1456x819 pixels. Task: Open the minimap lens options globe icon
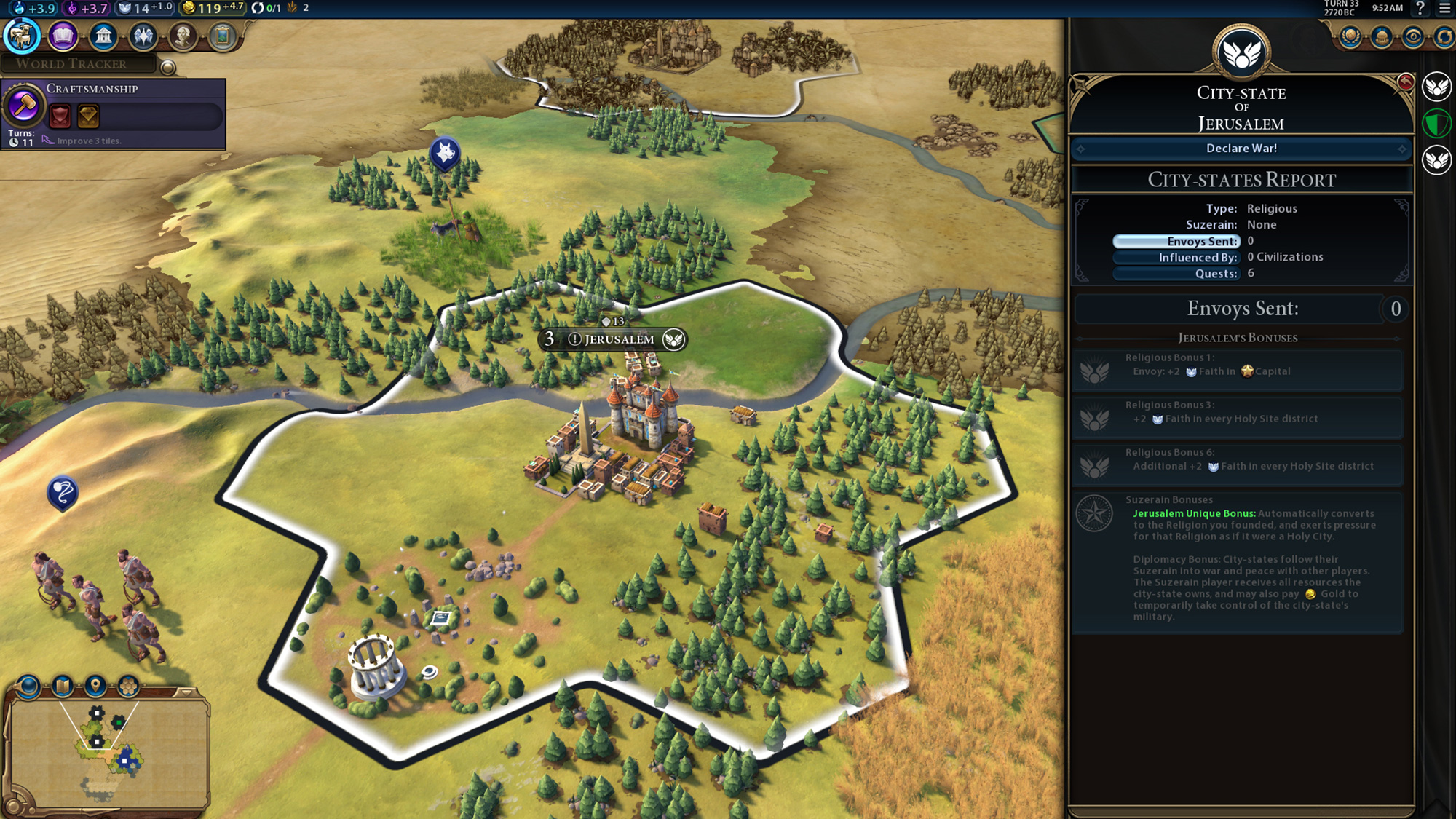pos(28,685)
